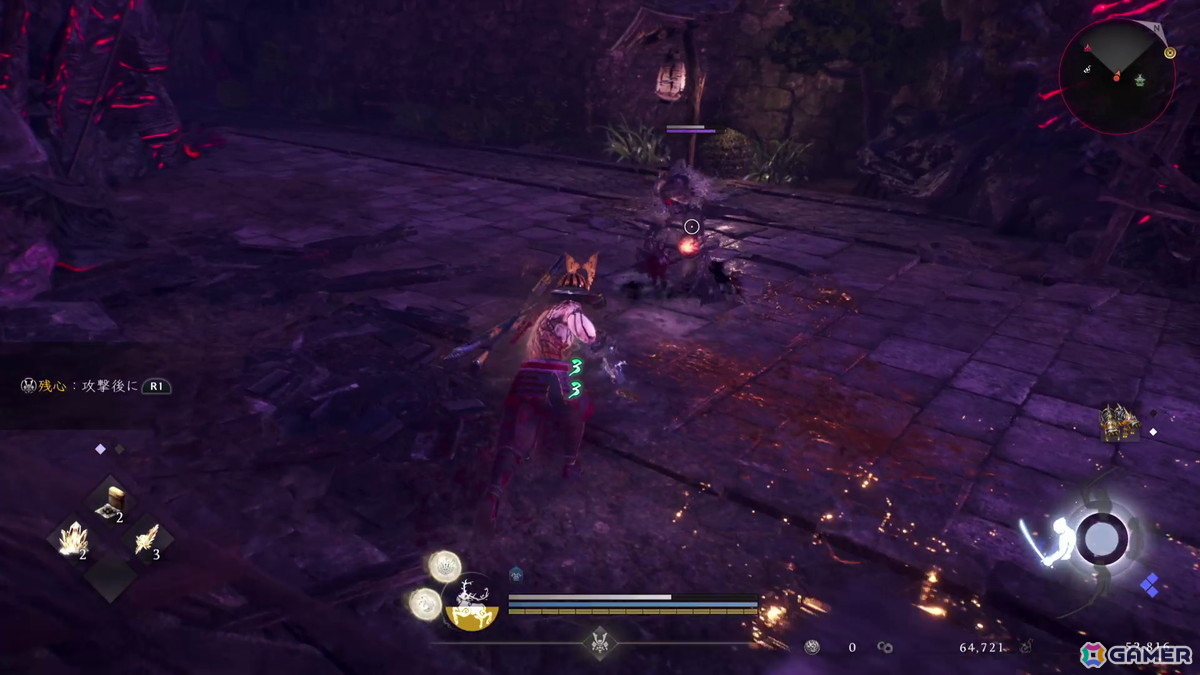Select the equipped golden armor weapon slot
The height and width of the screenshot is (675, 1200).
(1117, 423)
